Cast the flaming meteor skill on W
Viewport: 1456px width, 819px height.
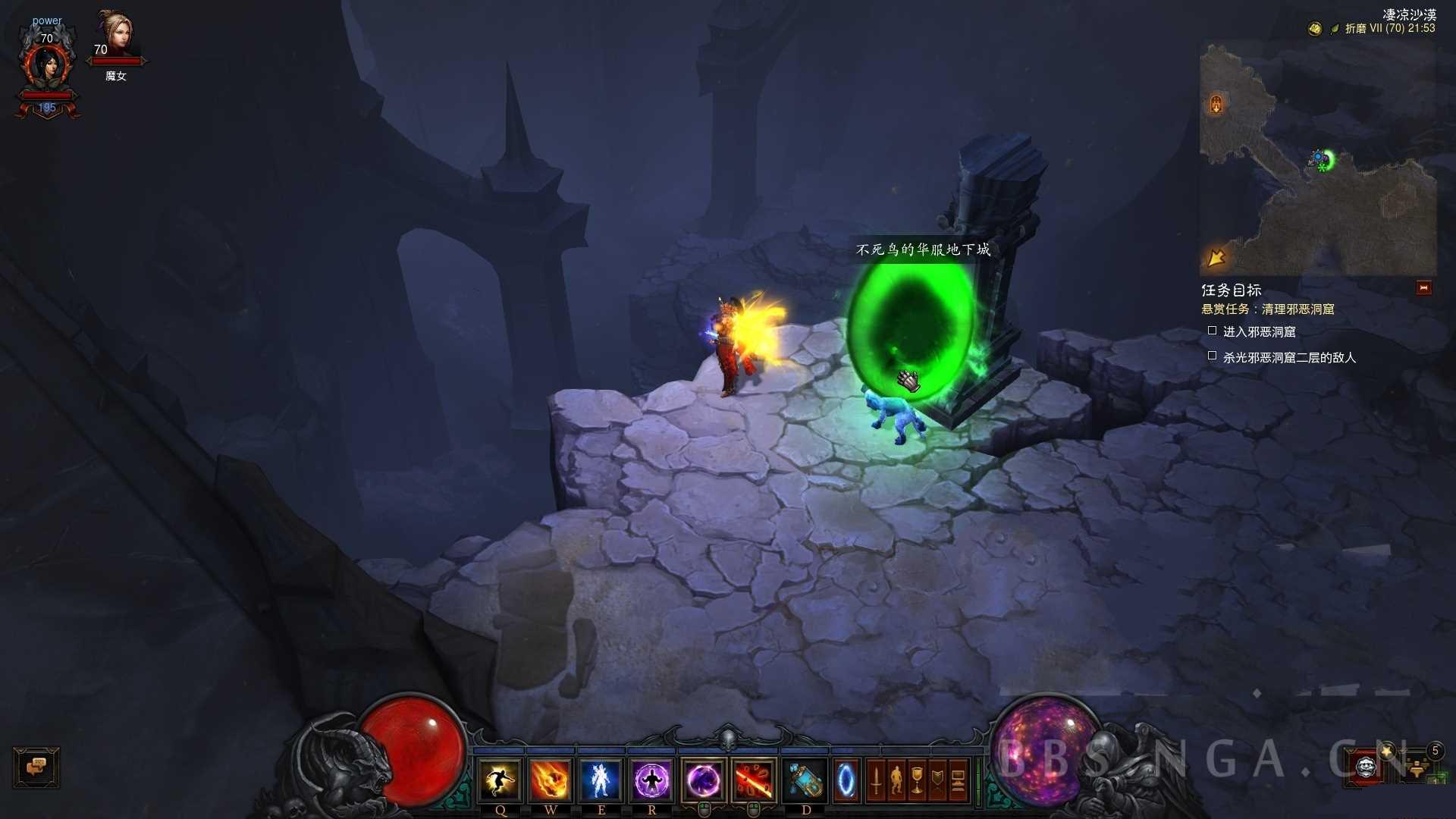pos(551,780)
